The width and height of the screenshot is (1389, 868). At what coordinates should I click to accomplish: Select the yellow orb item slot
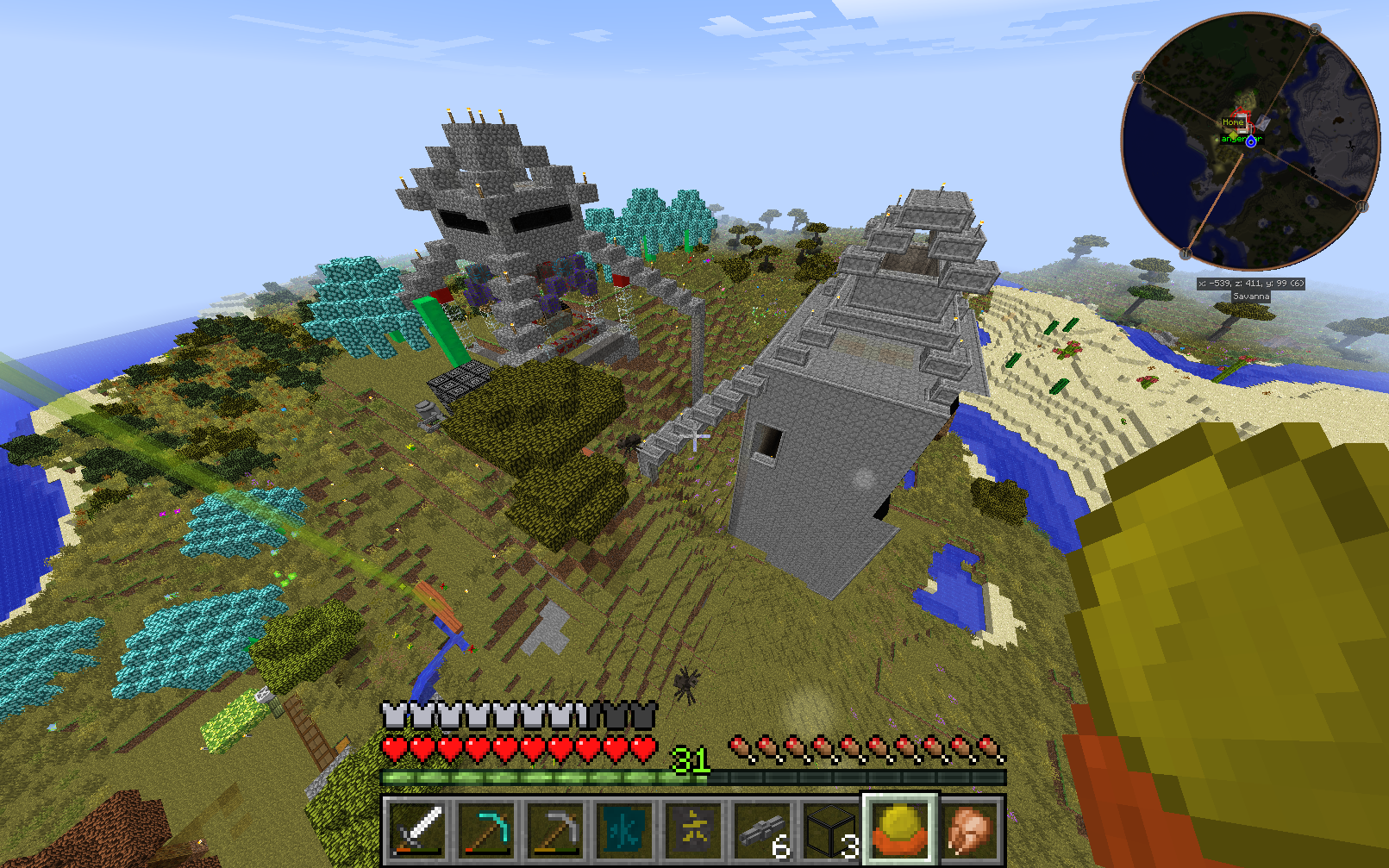coord(900,830)
